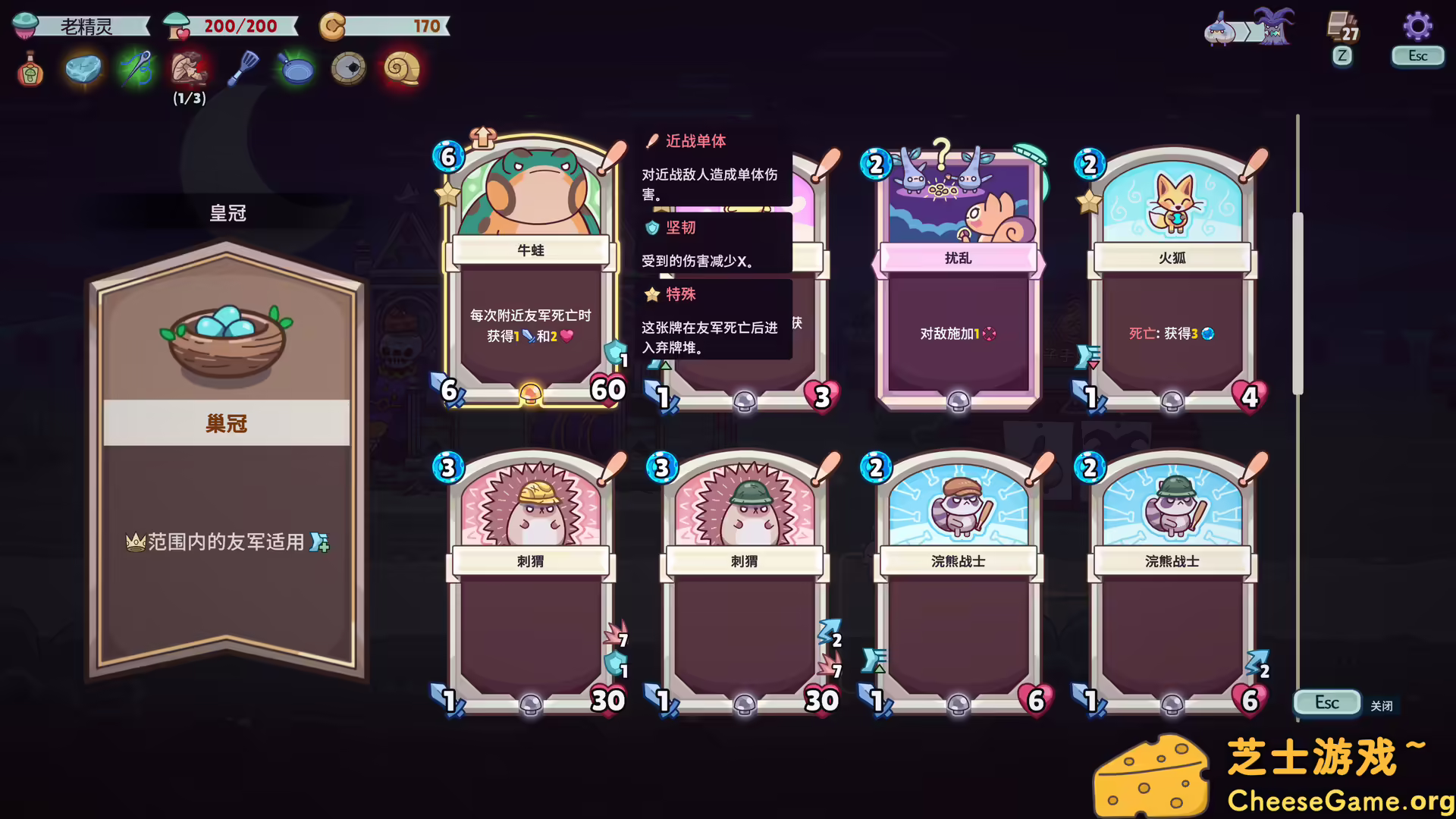1456x819 pixels.
Task: Select the mushroom potion bottle icon
Action: pos(28,69)
